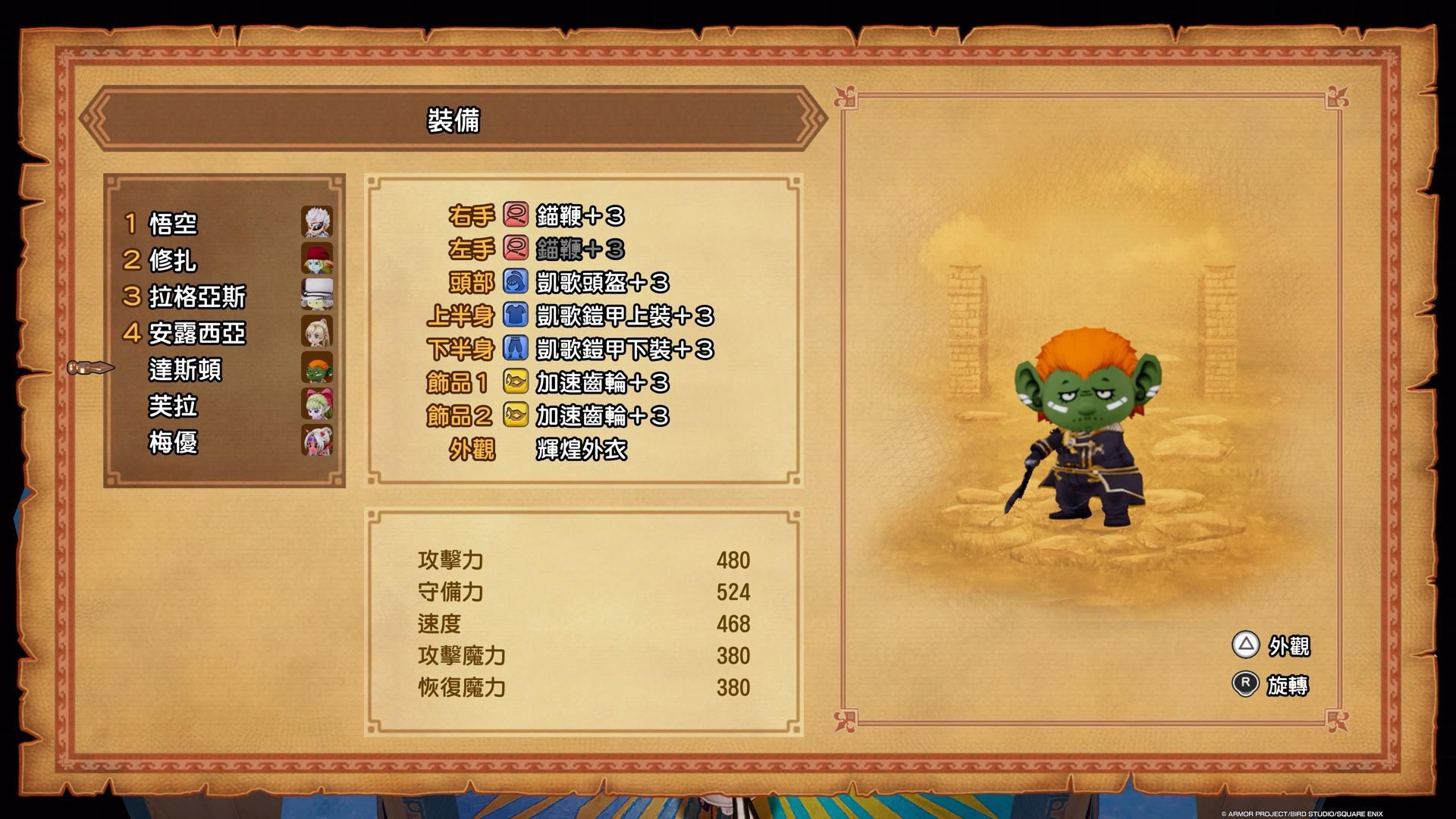Click the armor top icon beside 上半身
The height and width of the screenshot is (819, 1456).
pos(514,315)
